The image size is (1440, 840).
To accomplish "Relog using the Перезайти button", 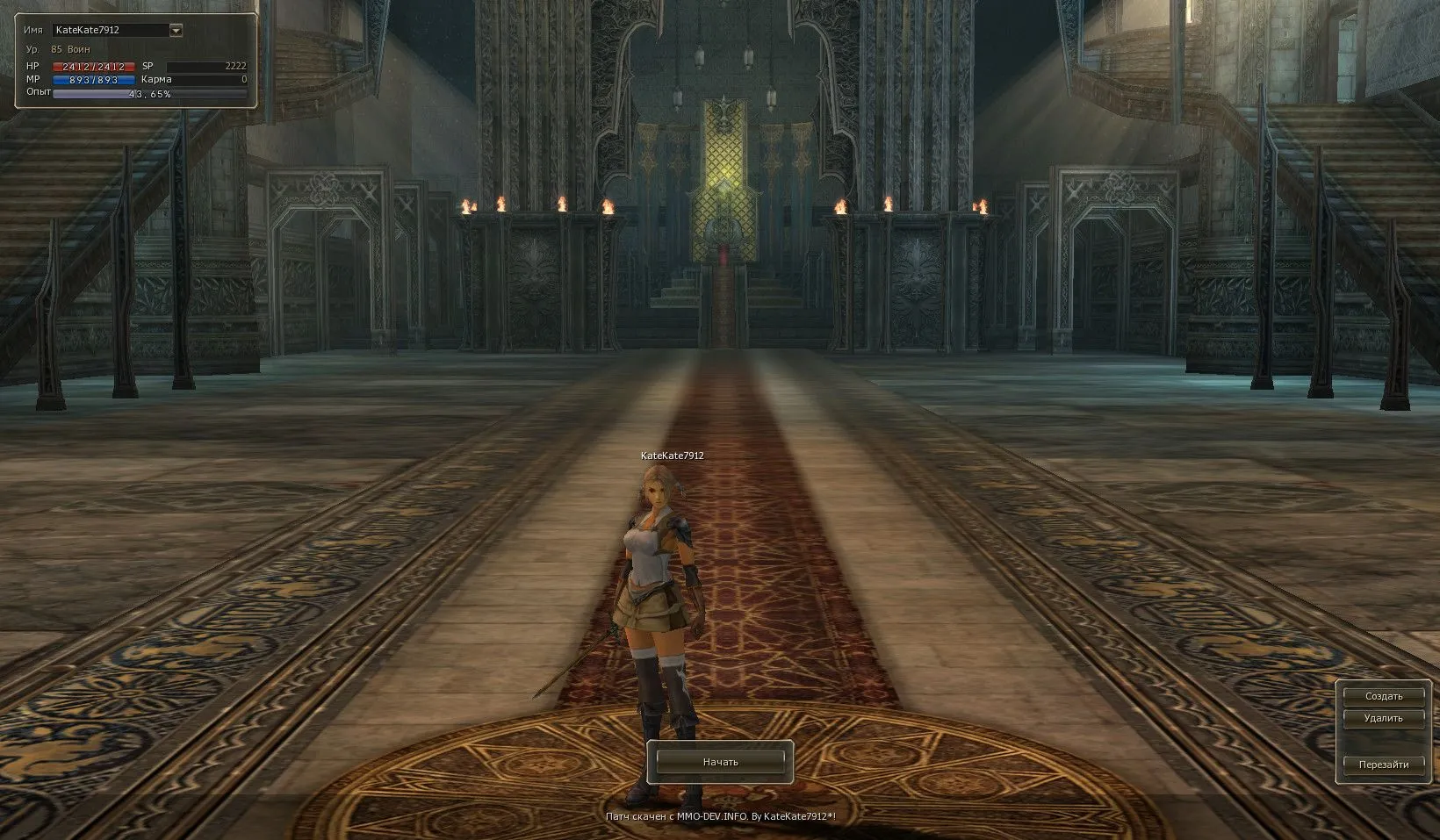I will click(1383, 765).
